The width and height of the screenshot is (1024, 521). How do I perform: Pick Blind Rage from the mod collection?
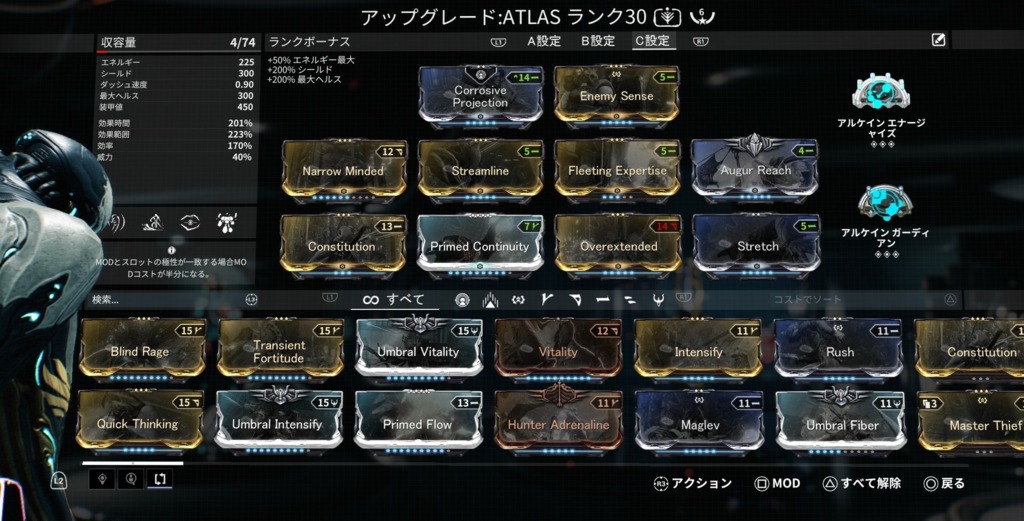coord(141,352)
